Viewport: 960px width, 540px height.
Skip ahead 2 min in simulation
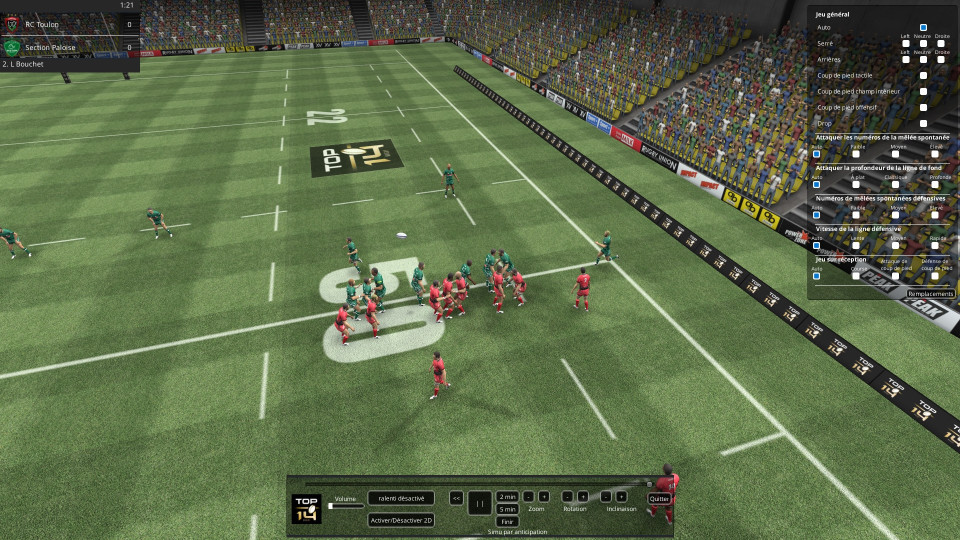point(507,496)
